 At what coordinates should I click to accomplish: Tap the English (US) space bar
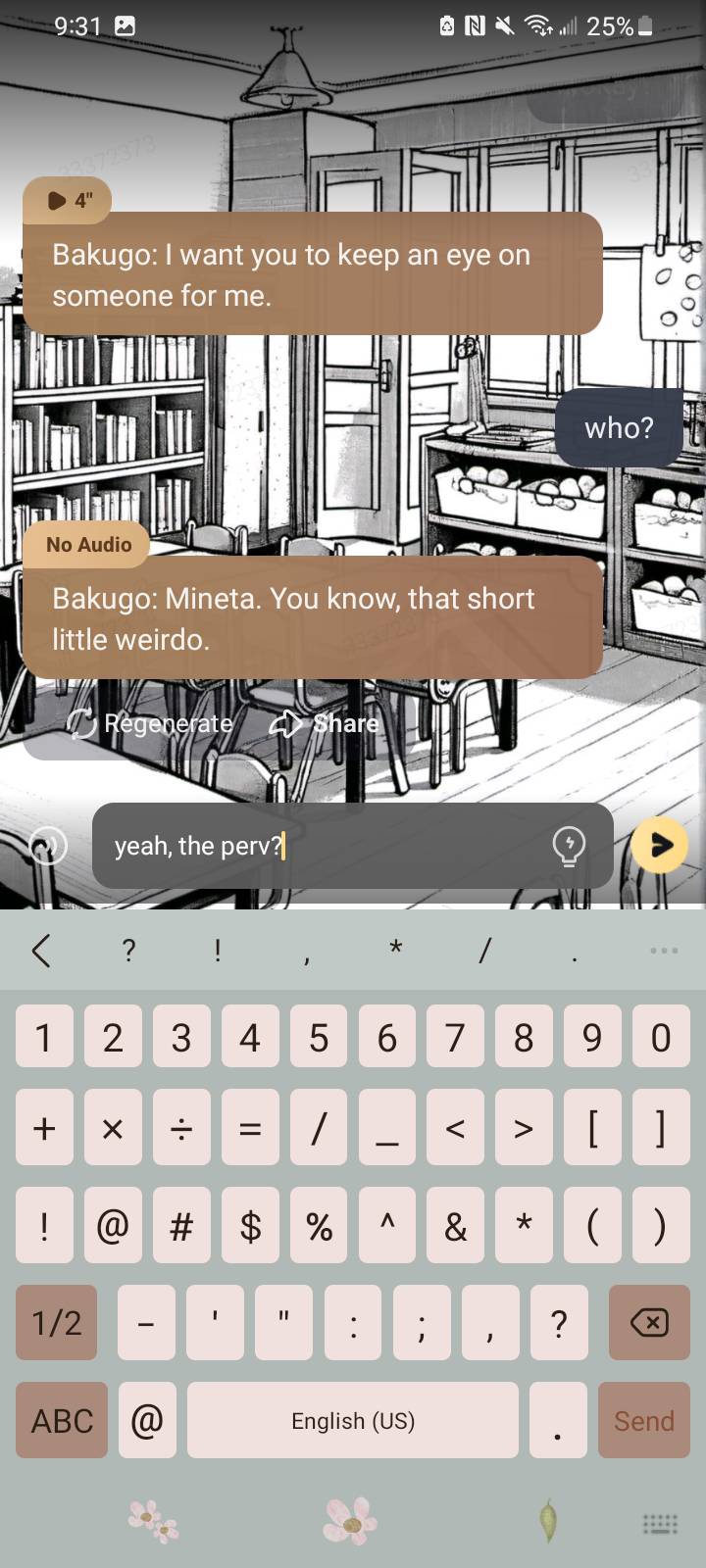coord(353,1420)
